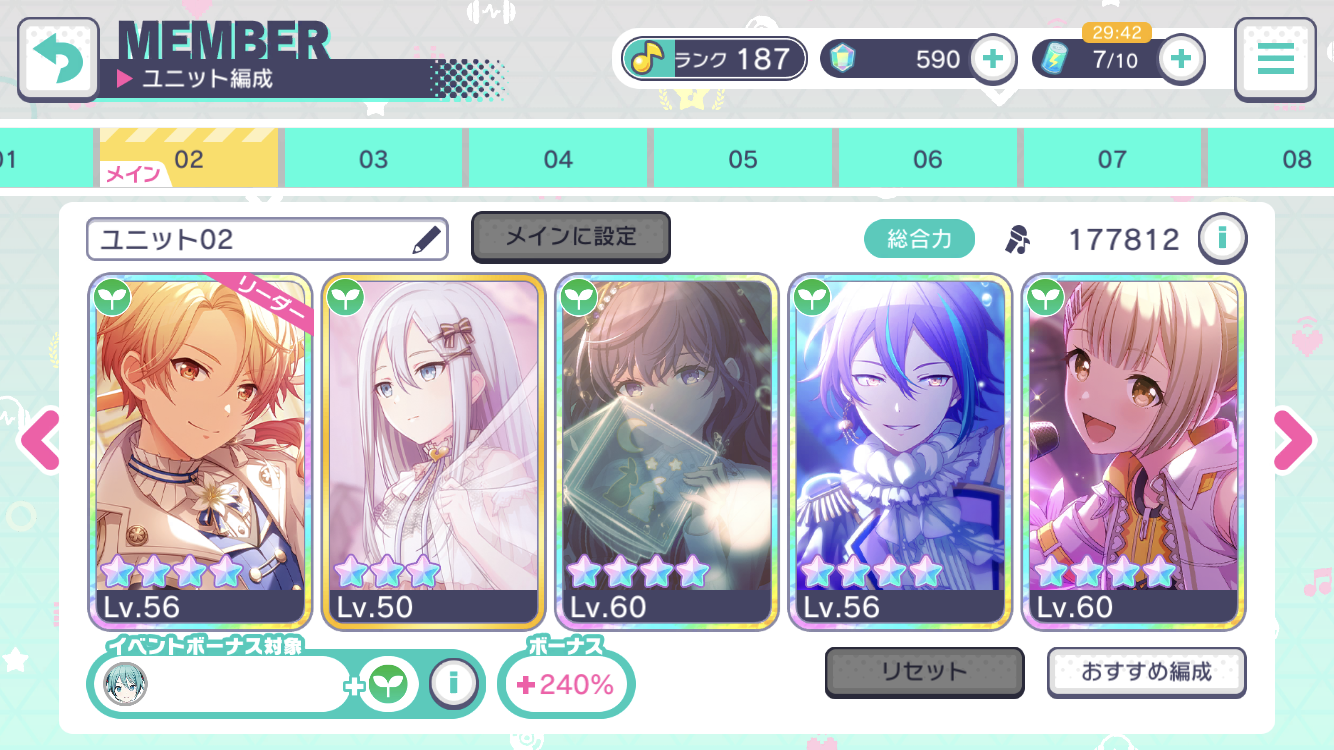Switch to unit tab 04
The height and width of the screenshot is (750, 1334).
(558, 159)
